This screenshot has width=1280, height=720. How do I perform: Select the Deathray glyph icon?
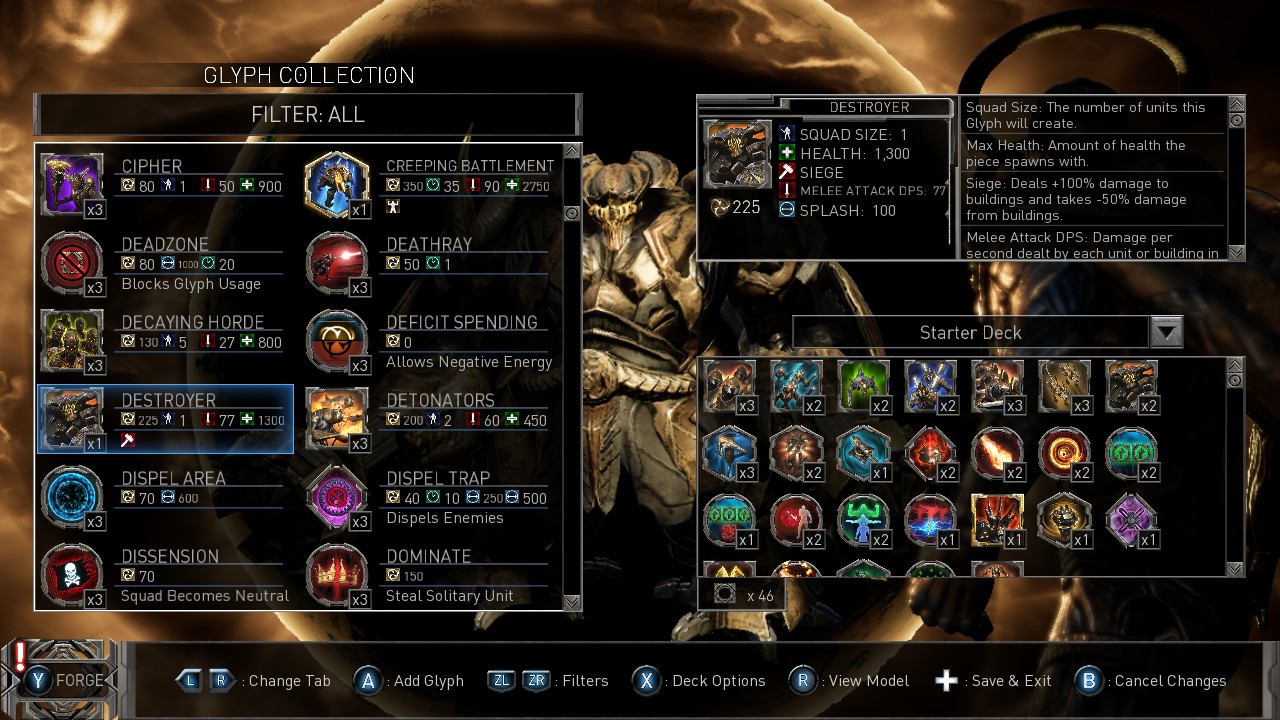tap(337, 262)
